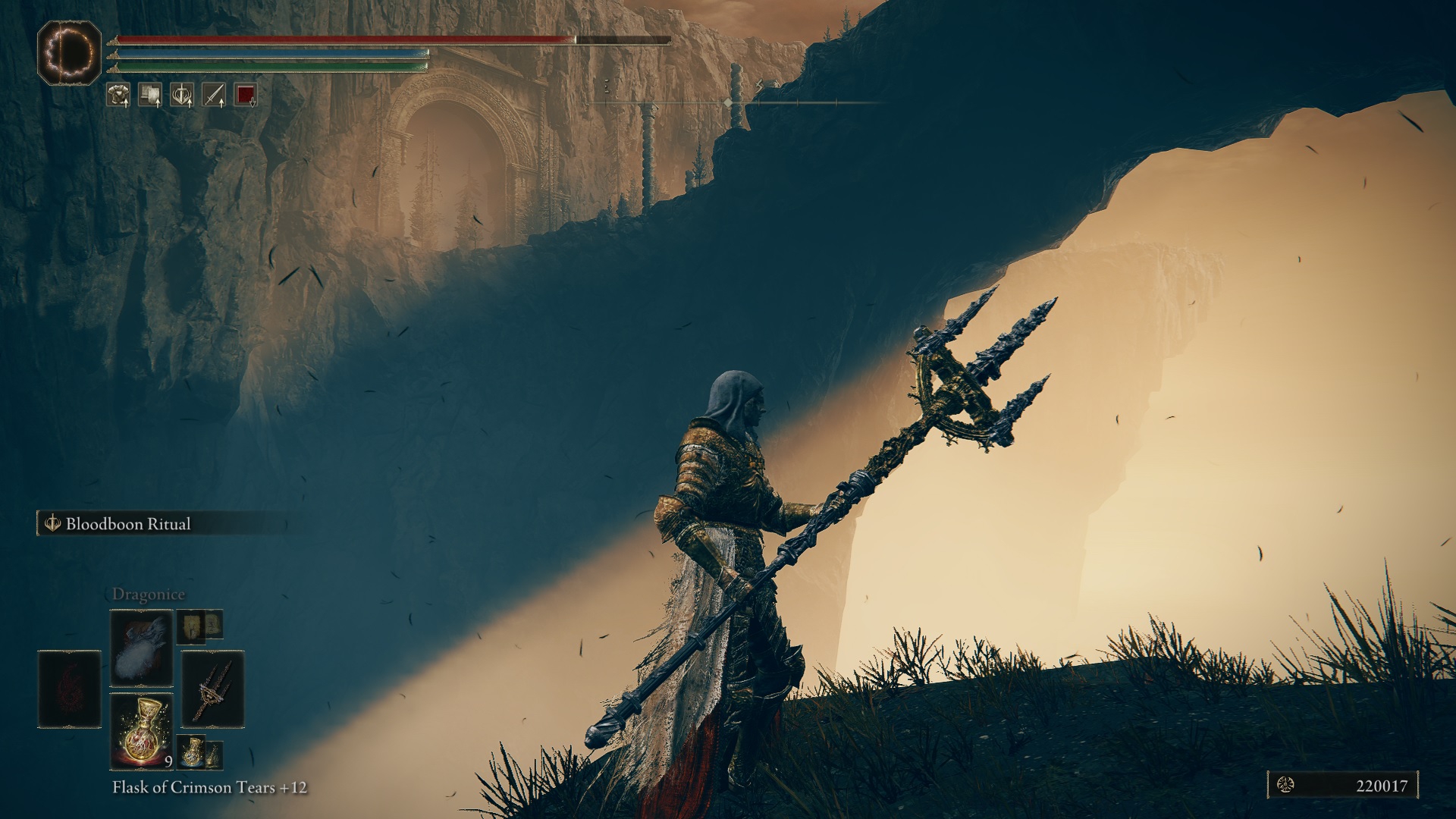Click the scroll-shaped buff status icon
The height and width of the screenshot is (819, 1456).
tap(149, 95)
